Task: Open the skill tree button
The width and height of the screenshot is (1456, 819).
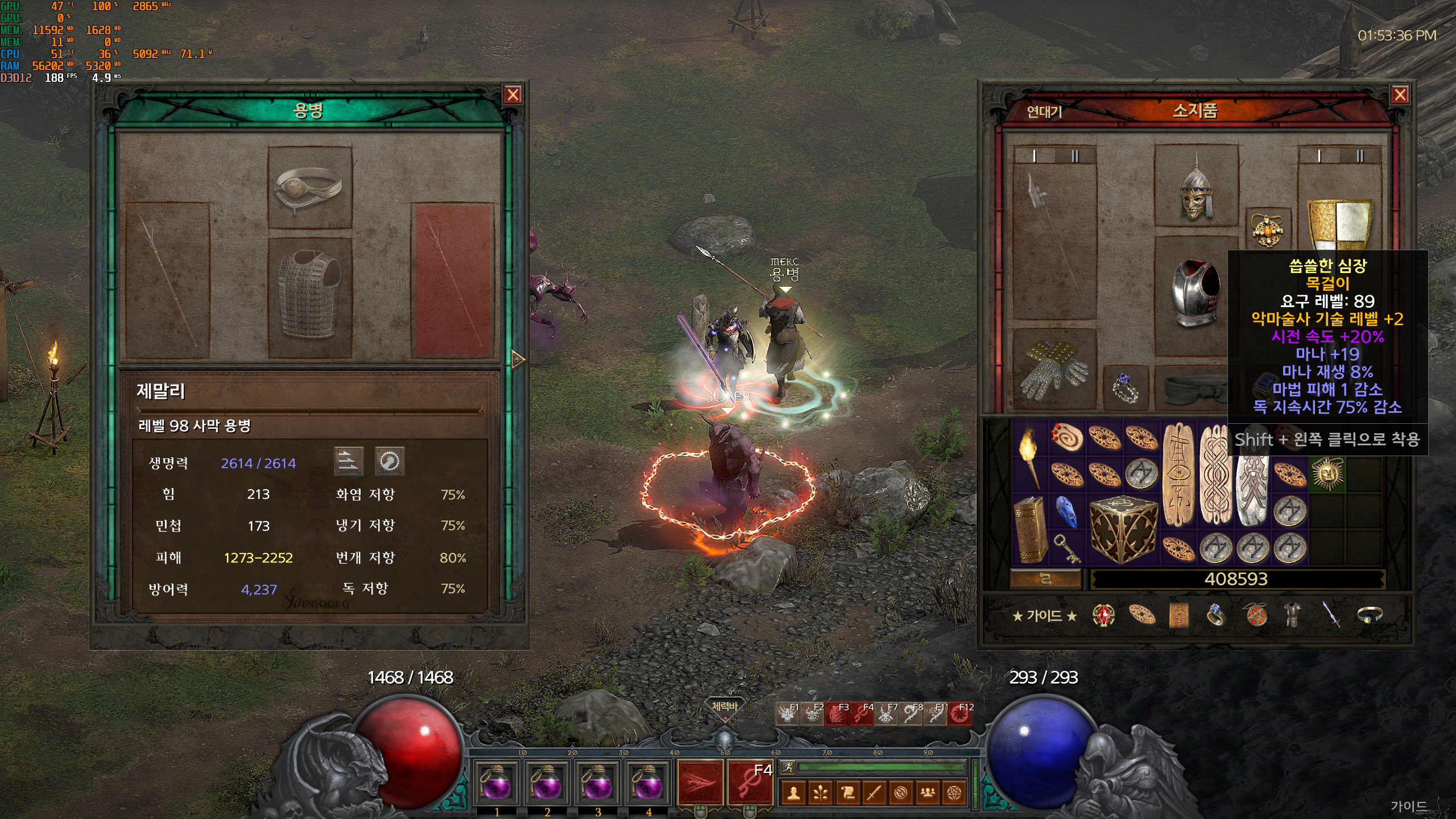Action: [821, 792]
